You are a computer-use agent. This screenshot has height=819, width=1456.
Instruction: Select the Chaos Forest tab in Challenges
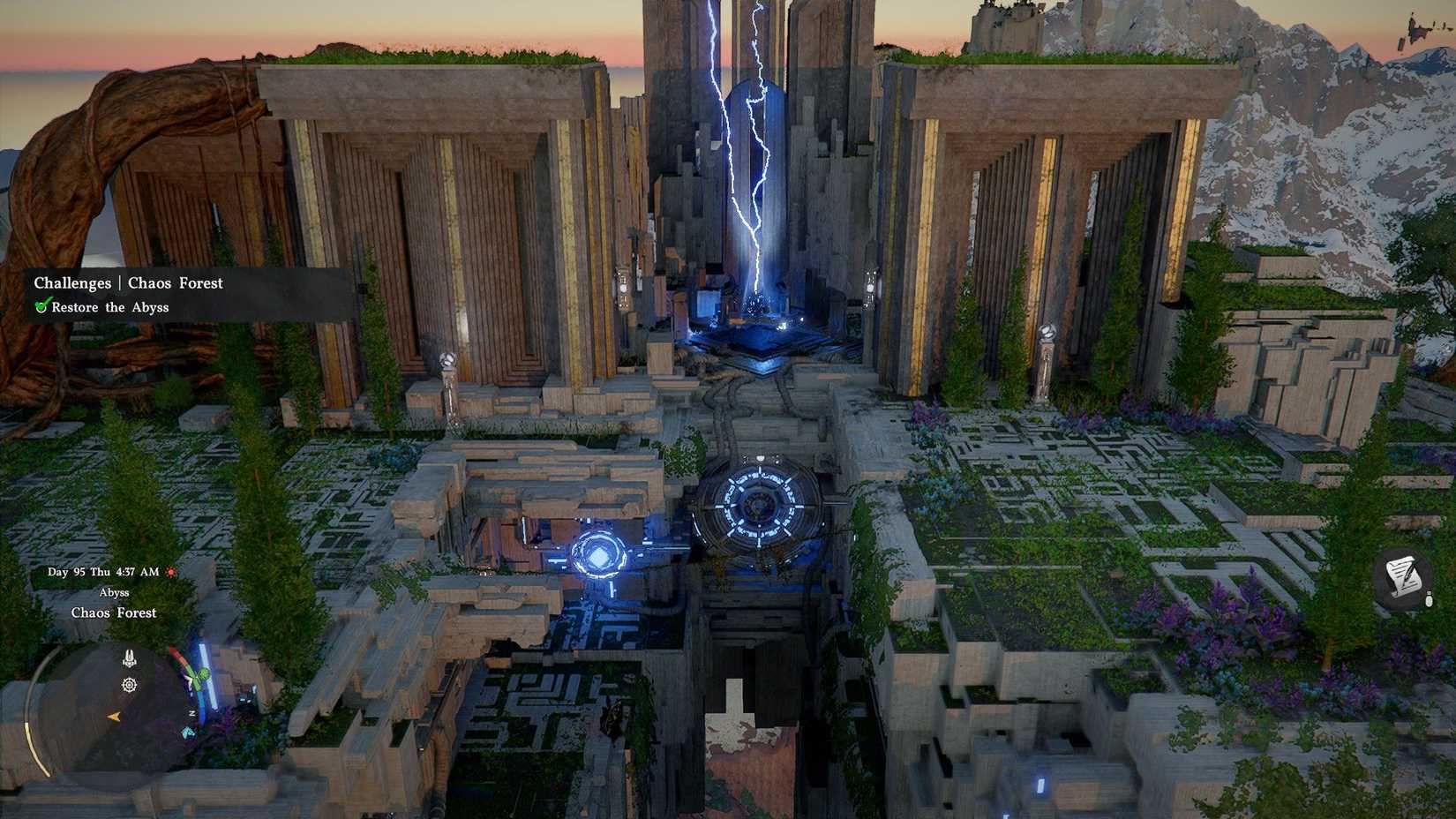(x=174, y=282)
